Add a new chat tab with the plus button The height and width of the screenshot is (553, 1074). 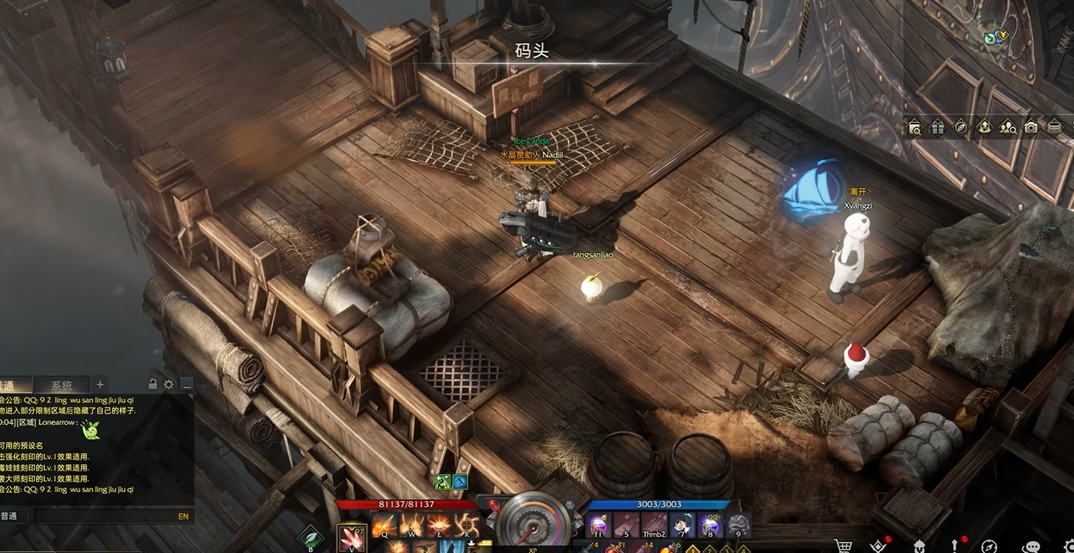click(100, 384)
